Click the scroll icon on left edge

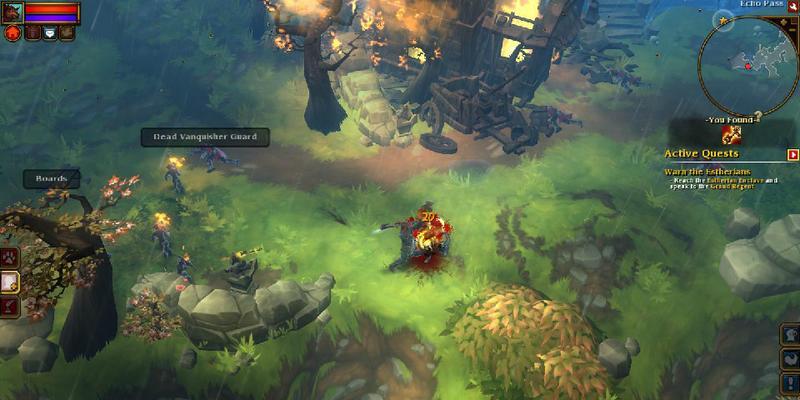[8, 283]
